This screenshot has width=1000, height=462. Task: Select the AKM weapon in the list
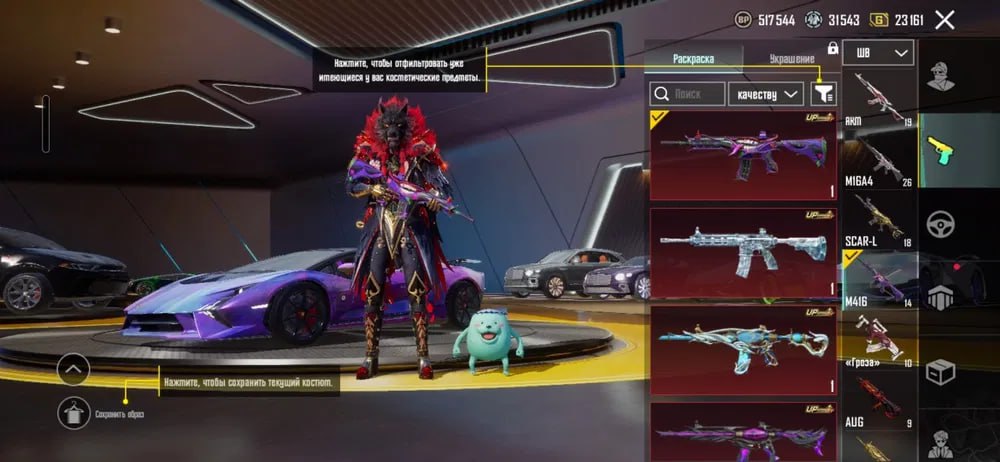pos(879,99)
